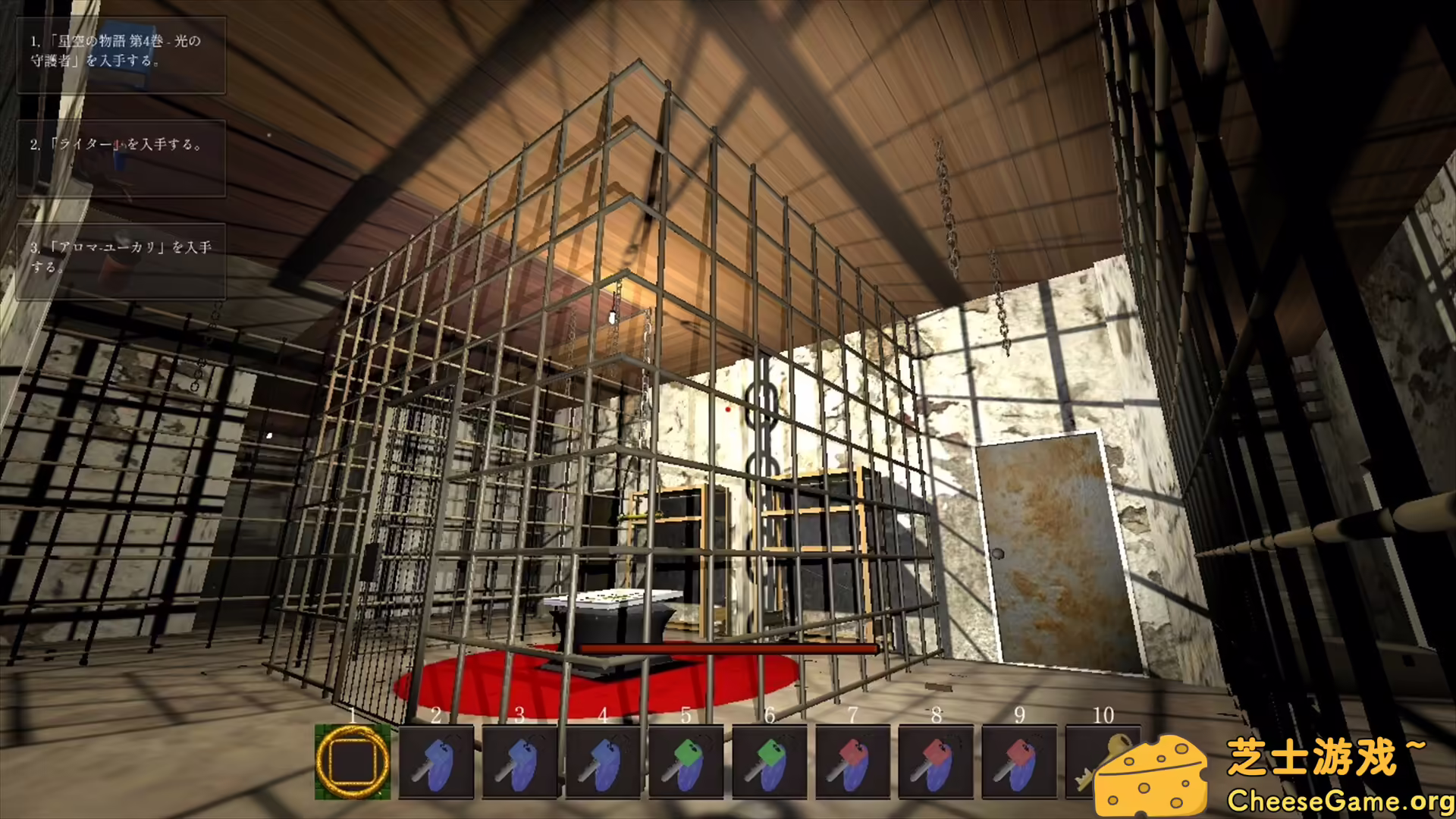This screenshot has height=819, width=1456.
Task: Select the アロマ-ユーカリ objective entry
Action: coord(121,261)
